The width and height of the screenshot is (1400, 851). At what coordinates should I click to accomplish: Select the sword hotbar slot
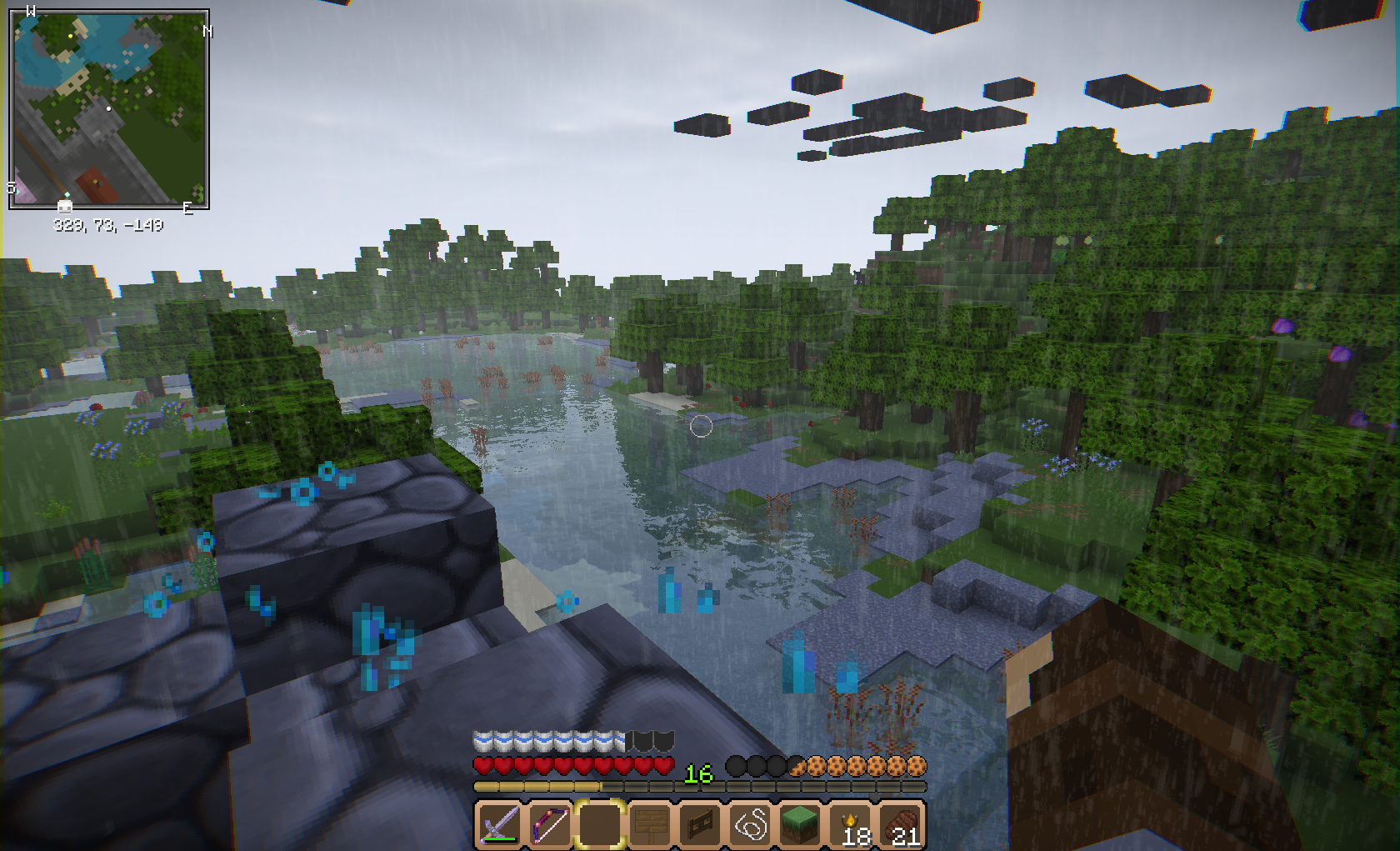(x=498, y=824)
